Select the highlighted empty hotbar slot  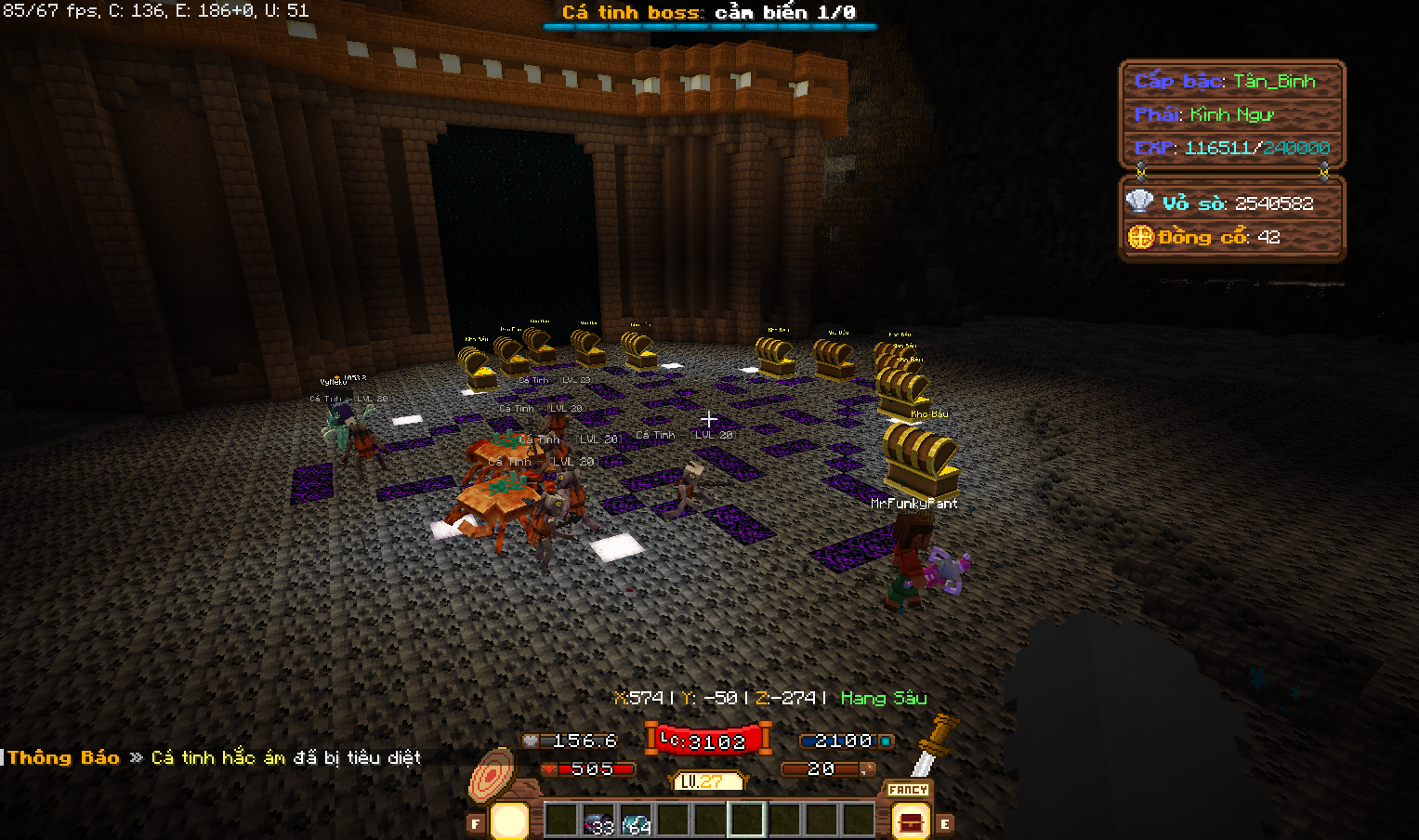coord(746,820)
